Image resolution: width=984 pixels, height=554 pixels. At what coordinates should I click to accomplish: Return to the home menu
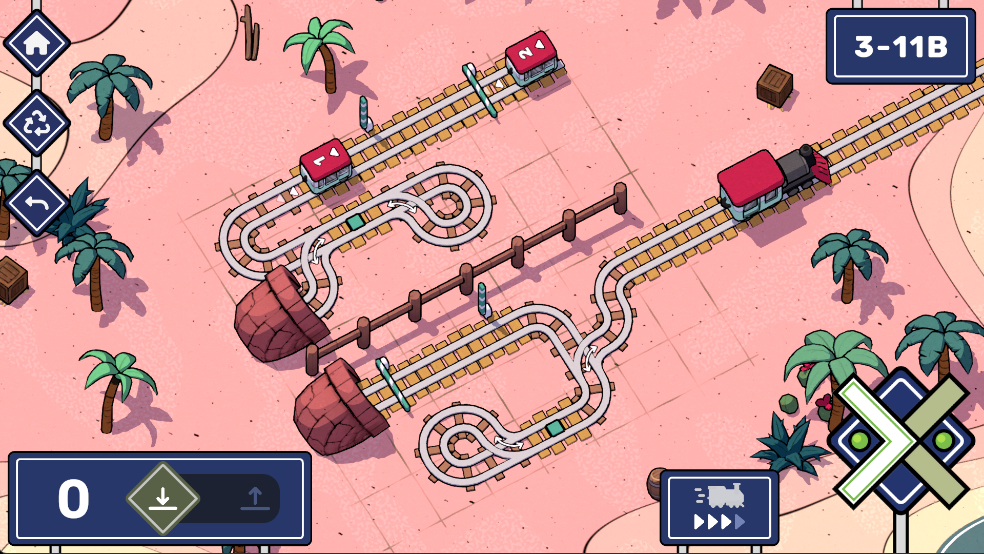click(x=37, y=44)
